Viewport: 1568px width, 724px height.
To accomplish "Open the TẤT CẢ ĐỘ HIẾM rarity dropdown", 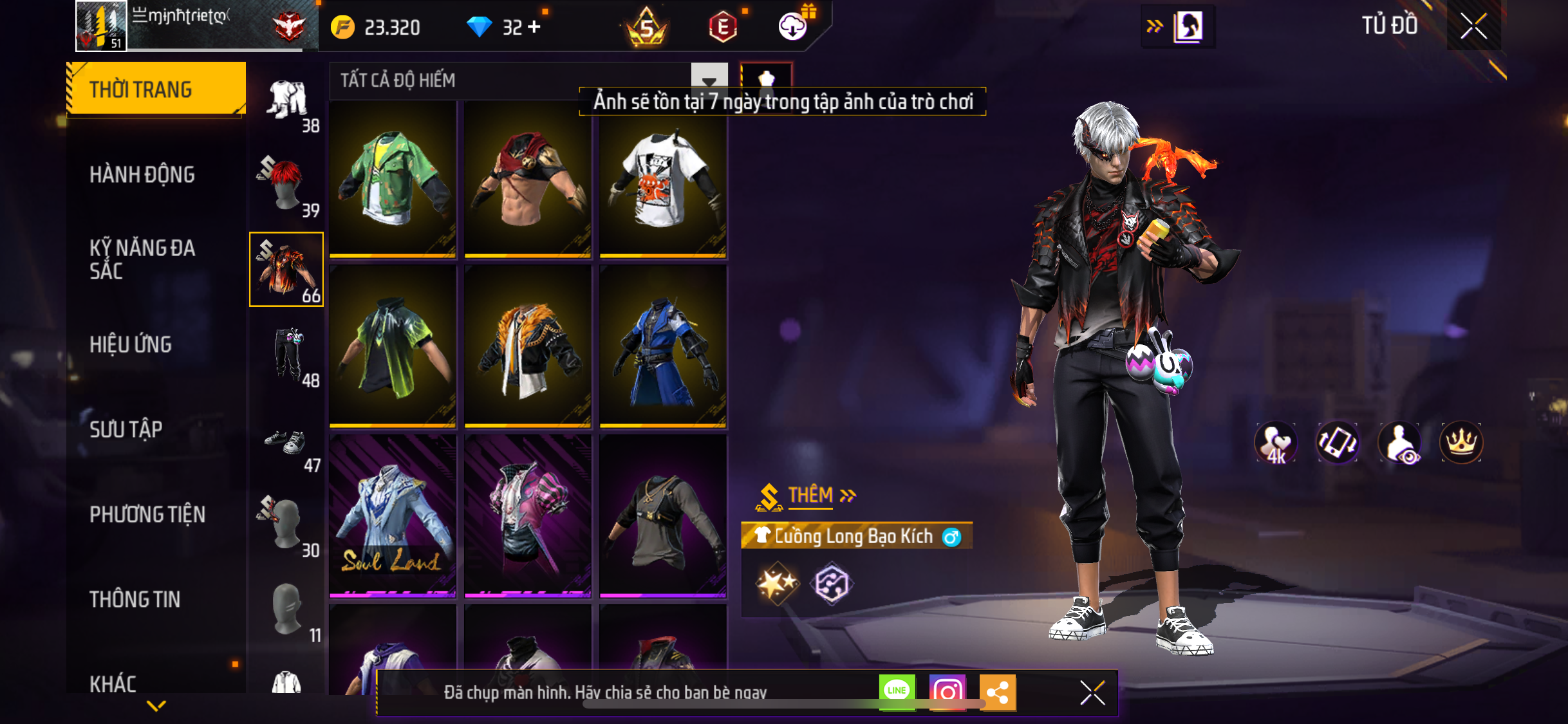I will click(x=709, y=81).
